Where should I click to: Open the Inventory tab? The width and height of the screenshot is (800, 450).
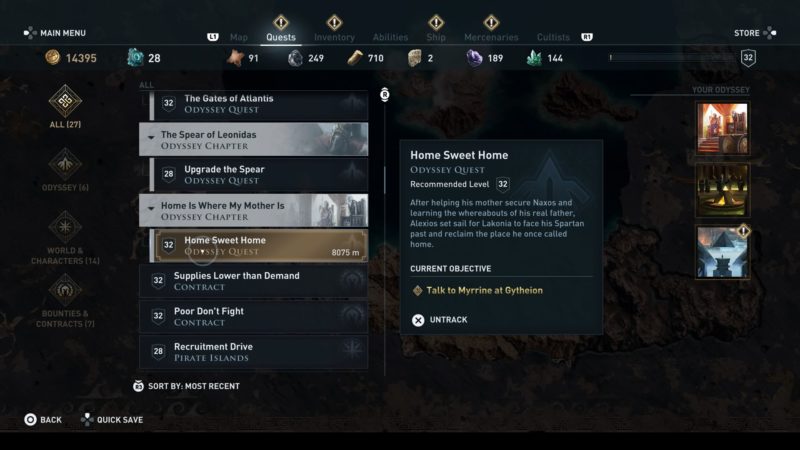[334, 38]
